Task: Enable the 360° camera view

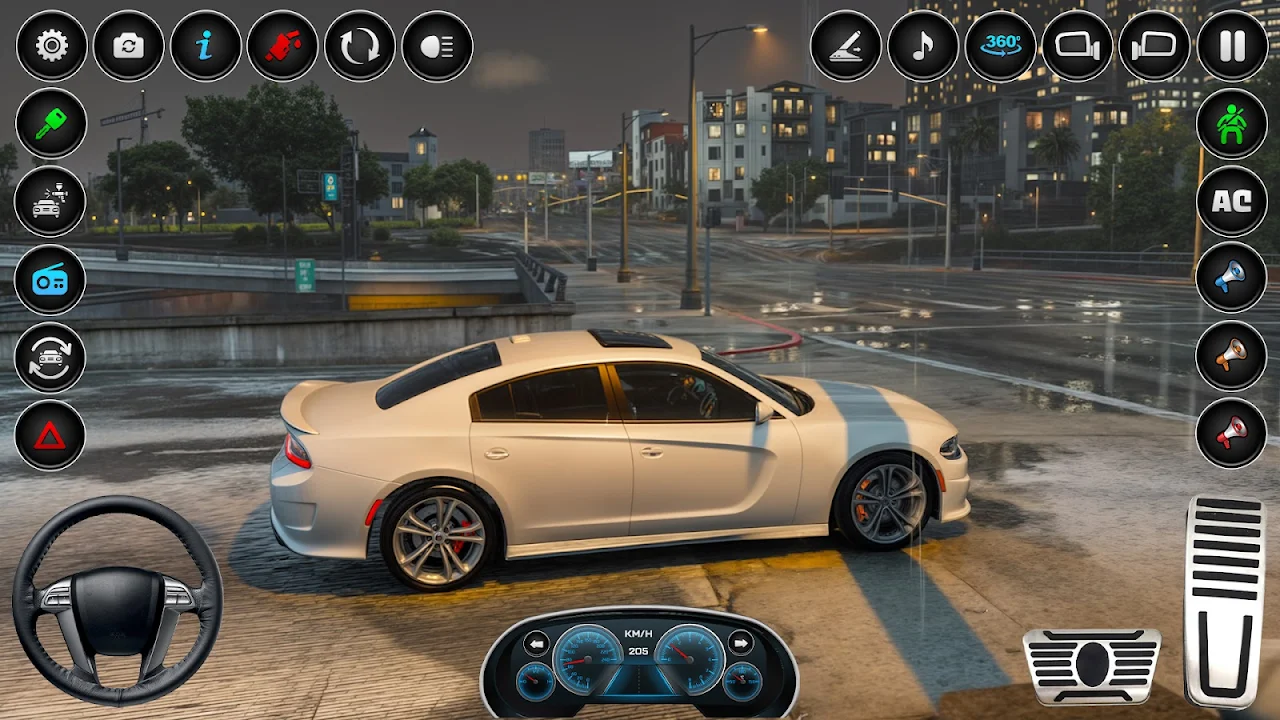Action: pyautogui.click(x=1000, y=46)
